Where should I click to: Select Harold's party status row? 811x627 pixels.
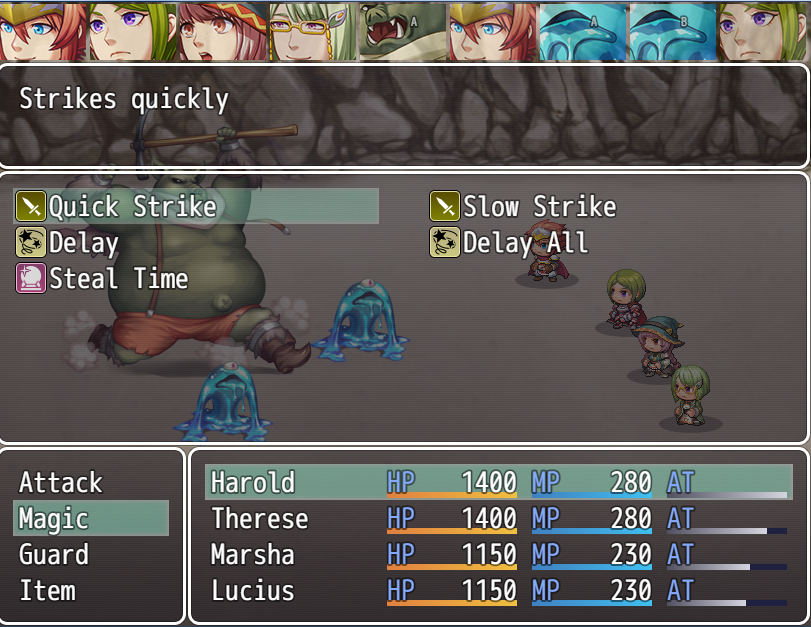(x=498, y=483)
